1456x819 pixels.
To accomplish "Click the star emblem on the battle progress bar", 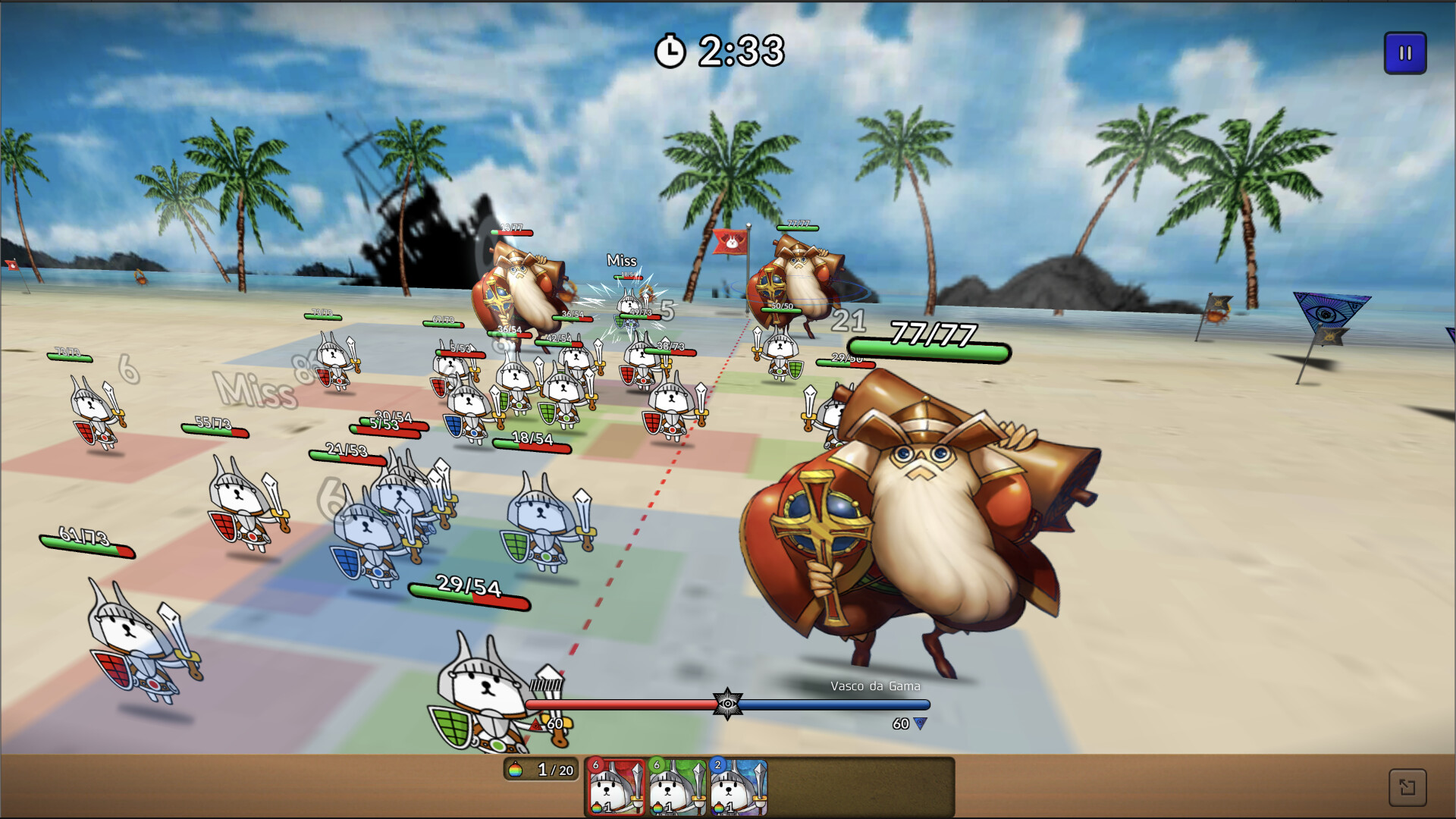I will (x=730, y=703).
